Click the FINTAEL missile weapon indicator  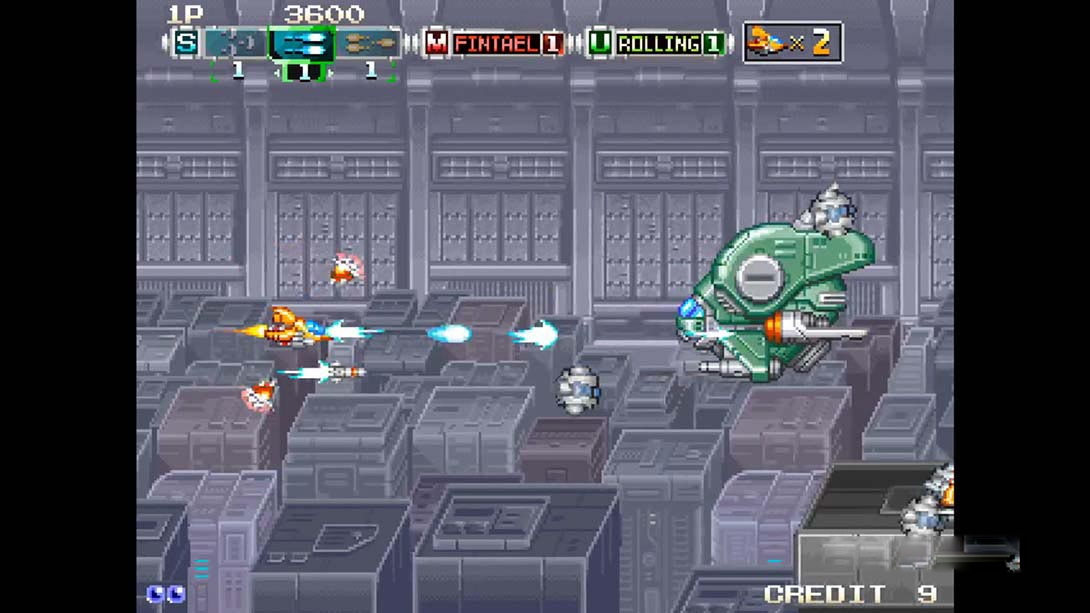coord(495,44)
